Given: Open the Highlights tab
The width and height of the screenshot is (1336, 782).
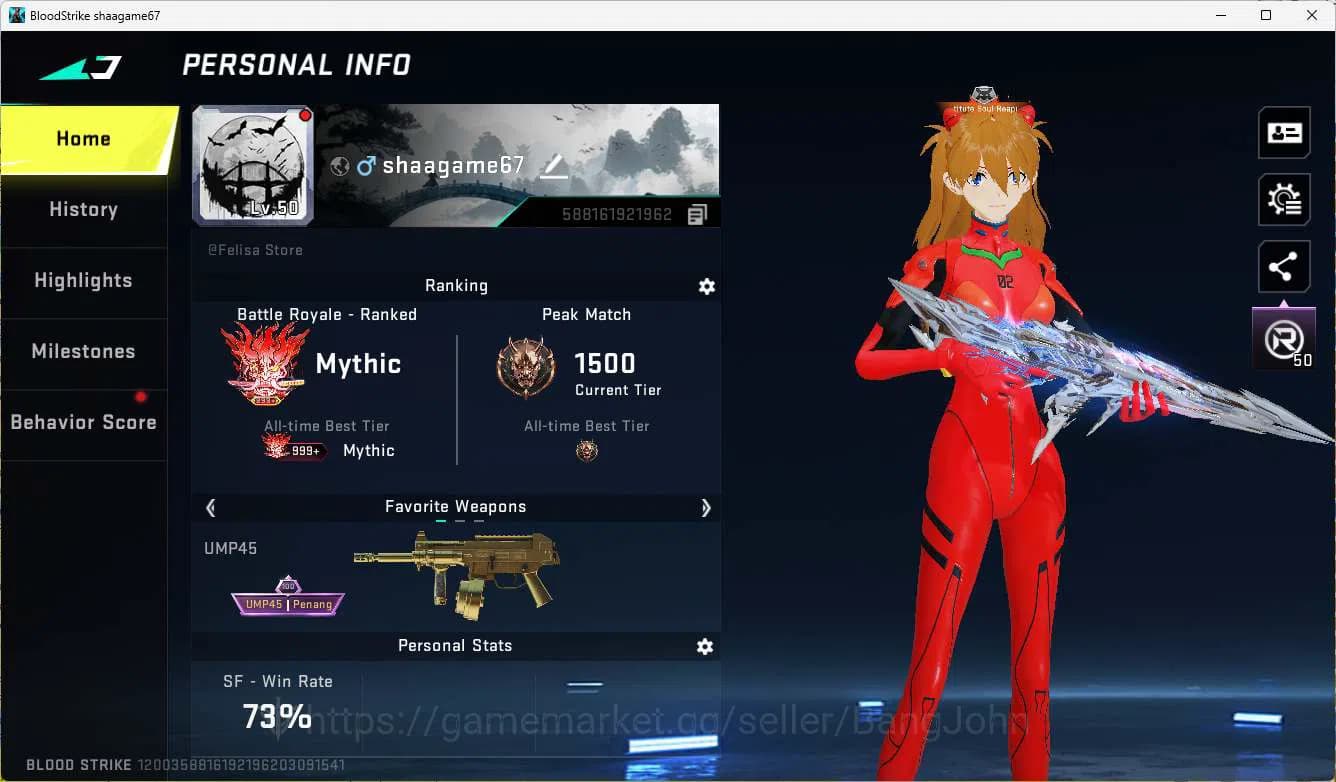Looking at the screenshot, I should [x=83, y=281].
